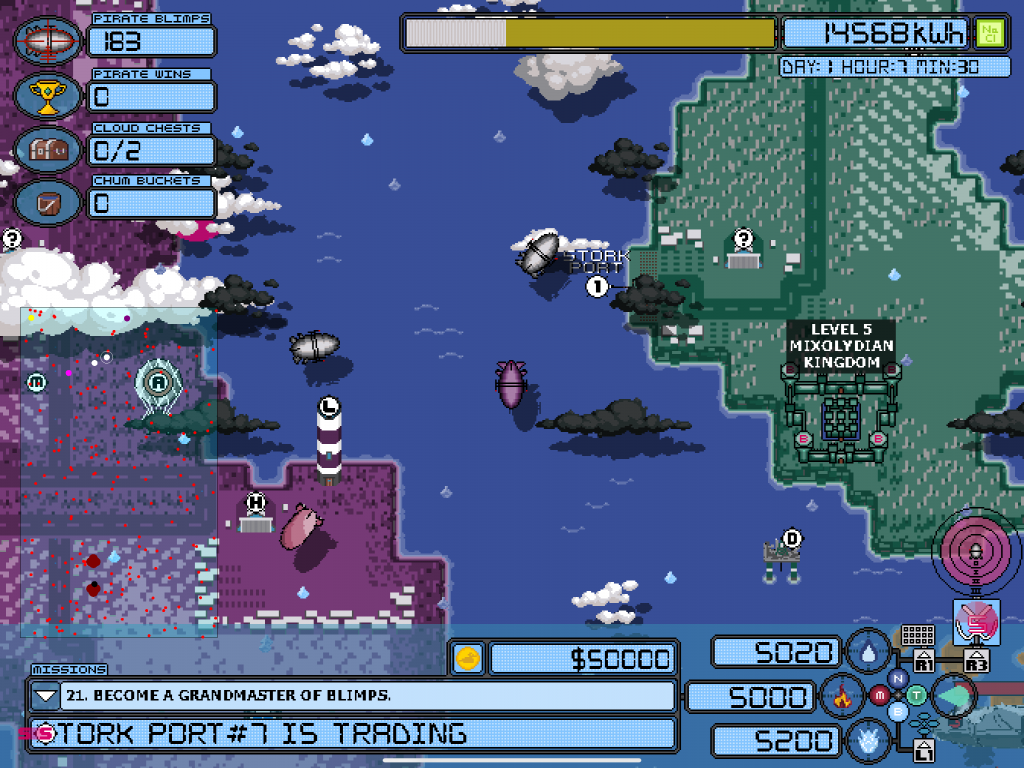Click the green T button
This screenshot has width=1024, height=768.
click(915, 695)
